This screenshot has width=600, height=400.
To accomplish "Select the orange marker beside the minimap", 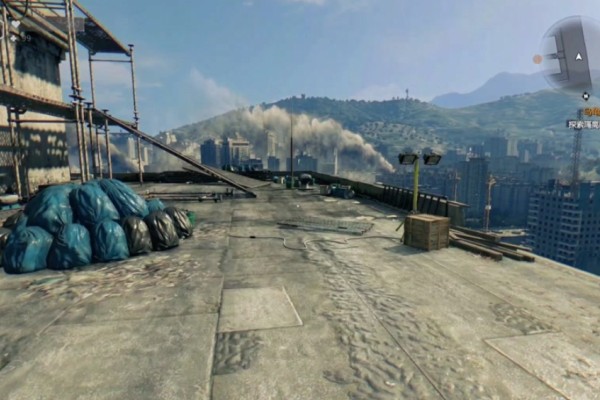I will click(x=537, y=59).
